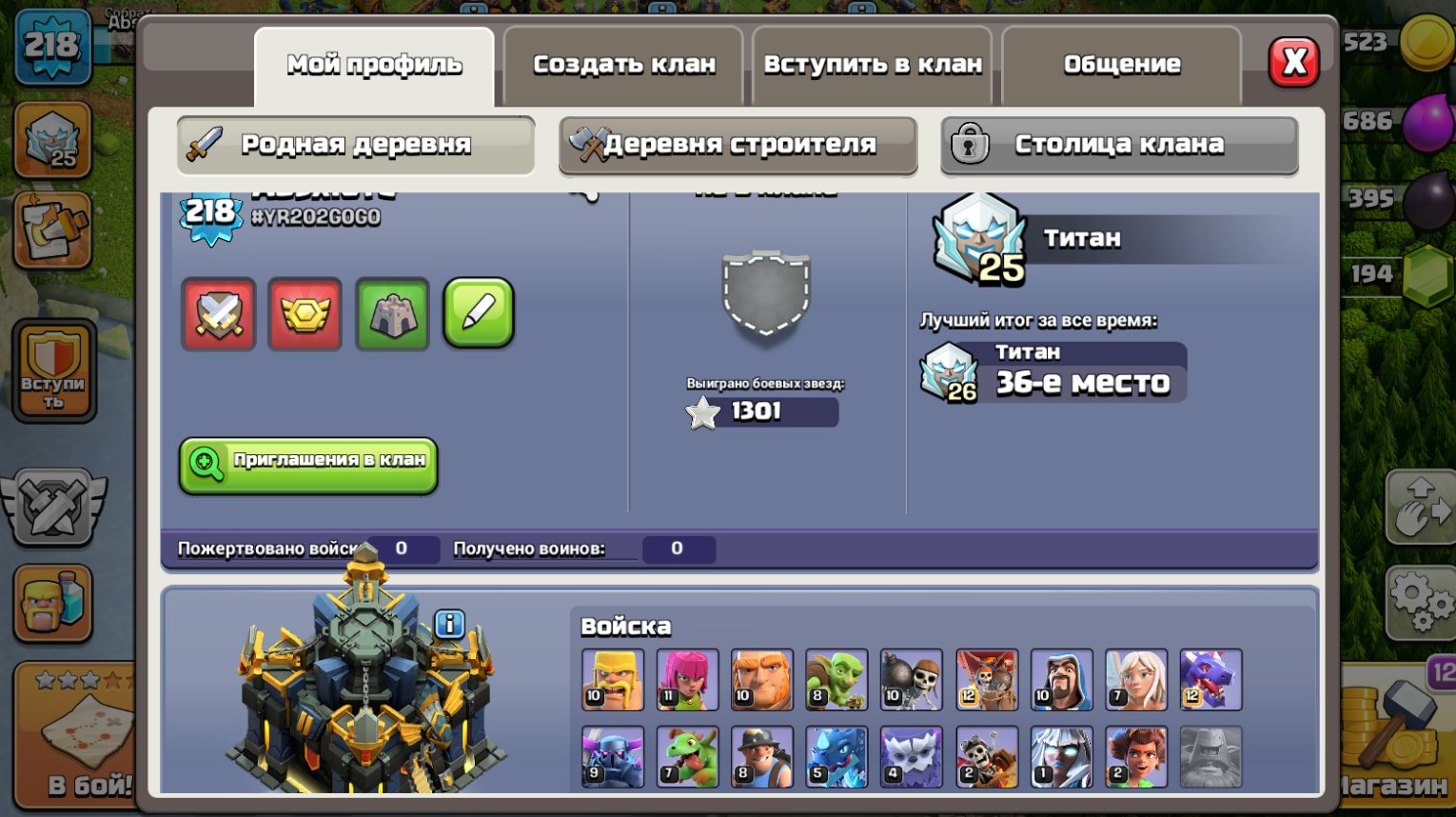This screenshot has width=1456, height=817.
Task: Open Clan Capital via green fortress icon
Action: [x=391, y=314]
